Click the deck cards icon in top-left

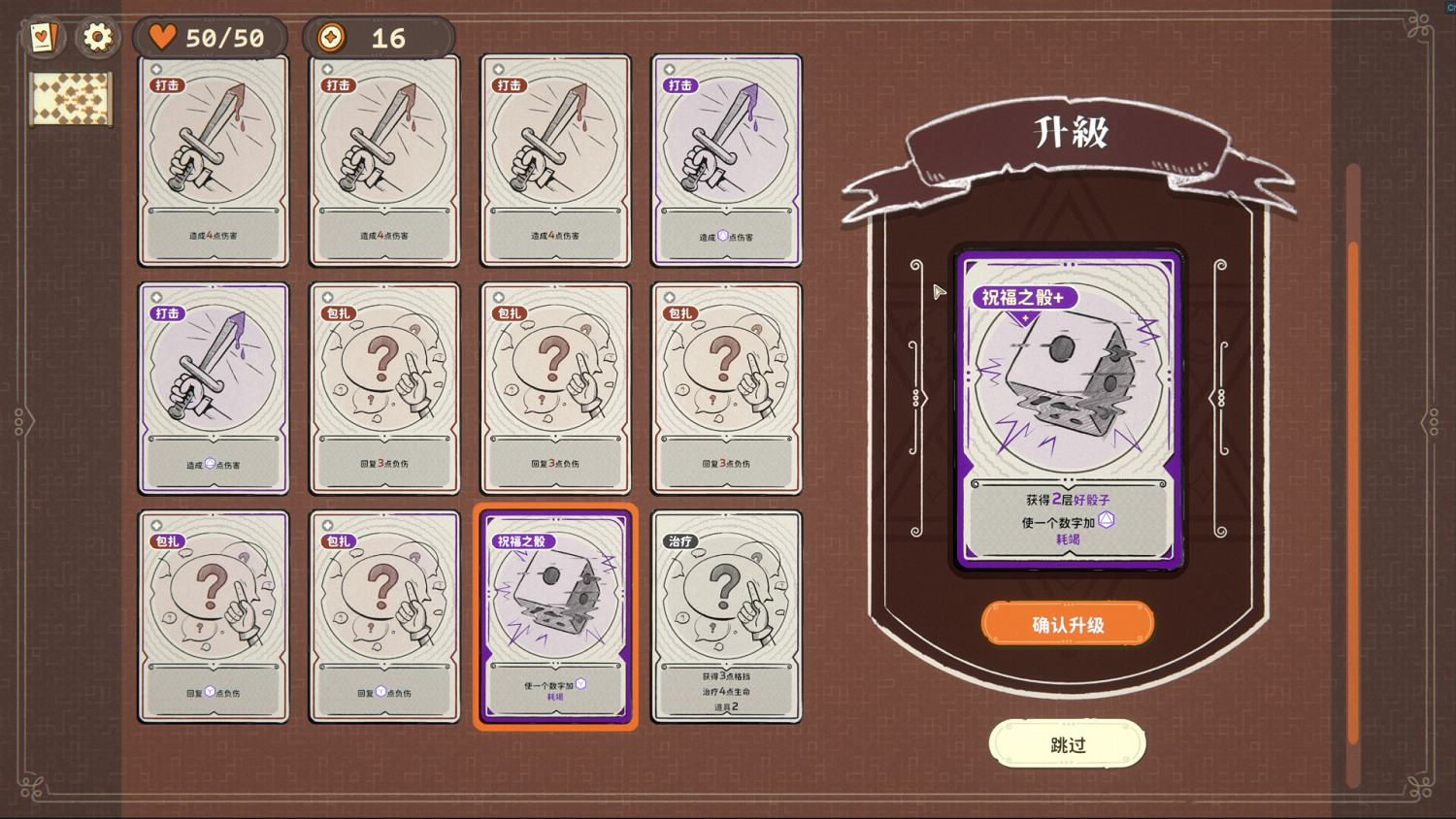(44, 37)
